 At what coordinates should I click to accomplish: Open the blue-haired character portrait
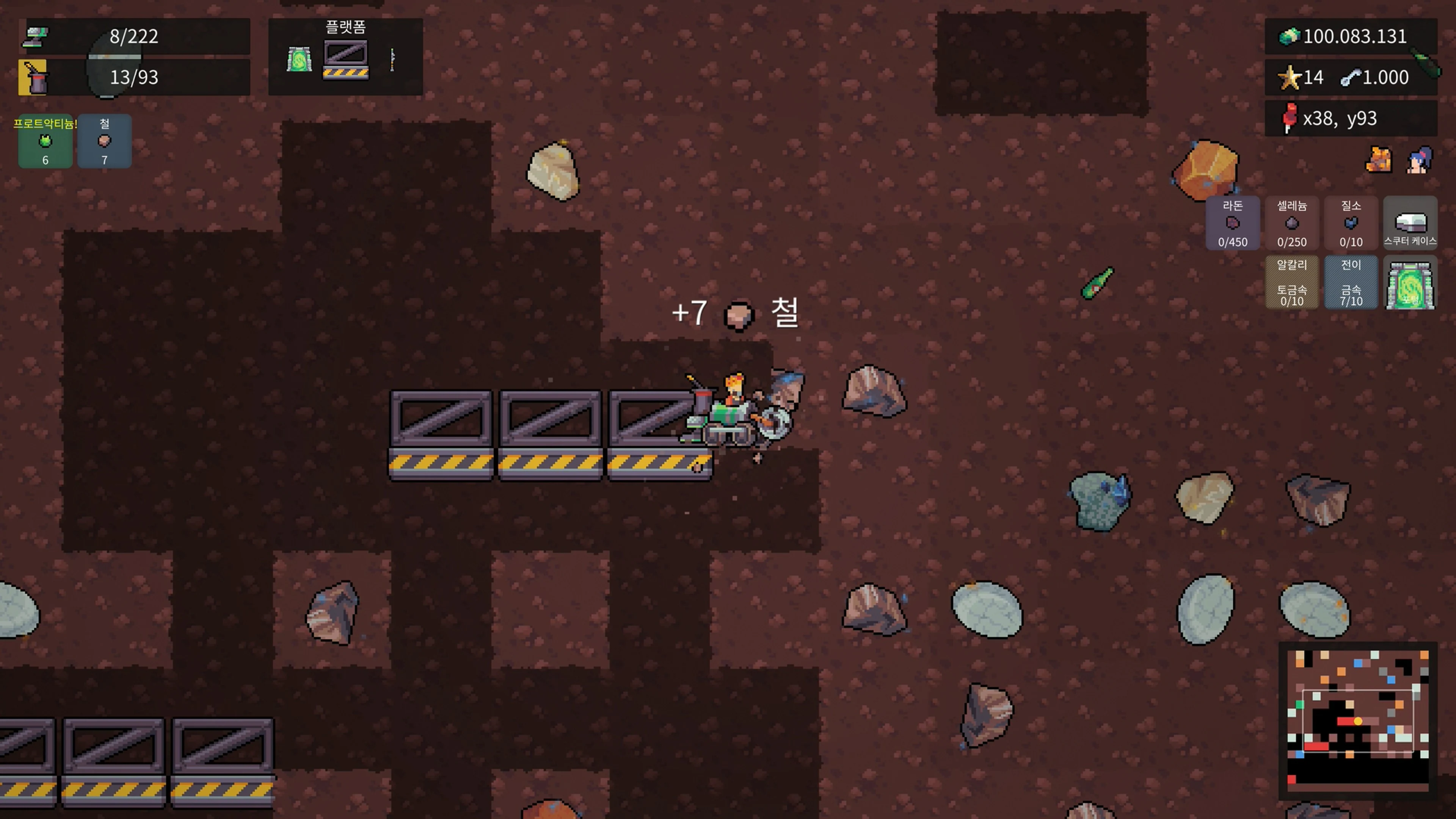coord(1419,160)
